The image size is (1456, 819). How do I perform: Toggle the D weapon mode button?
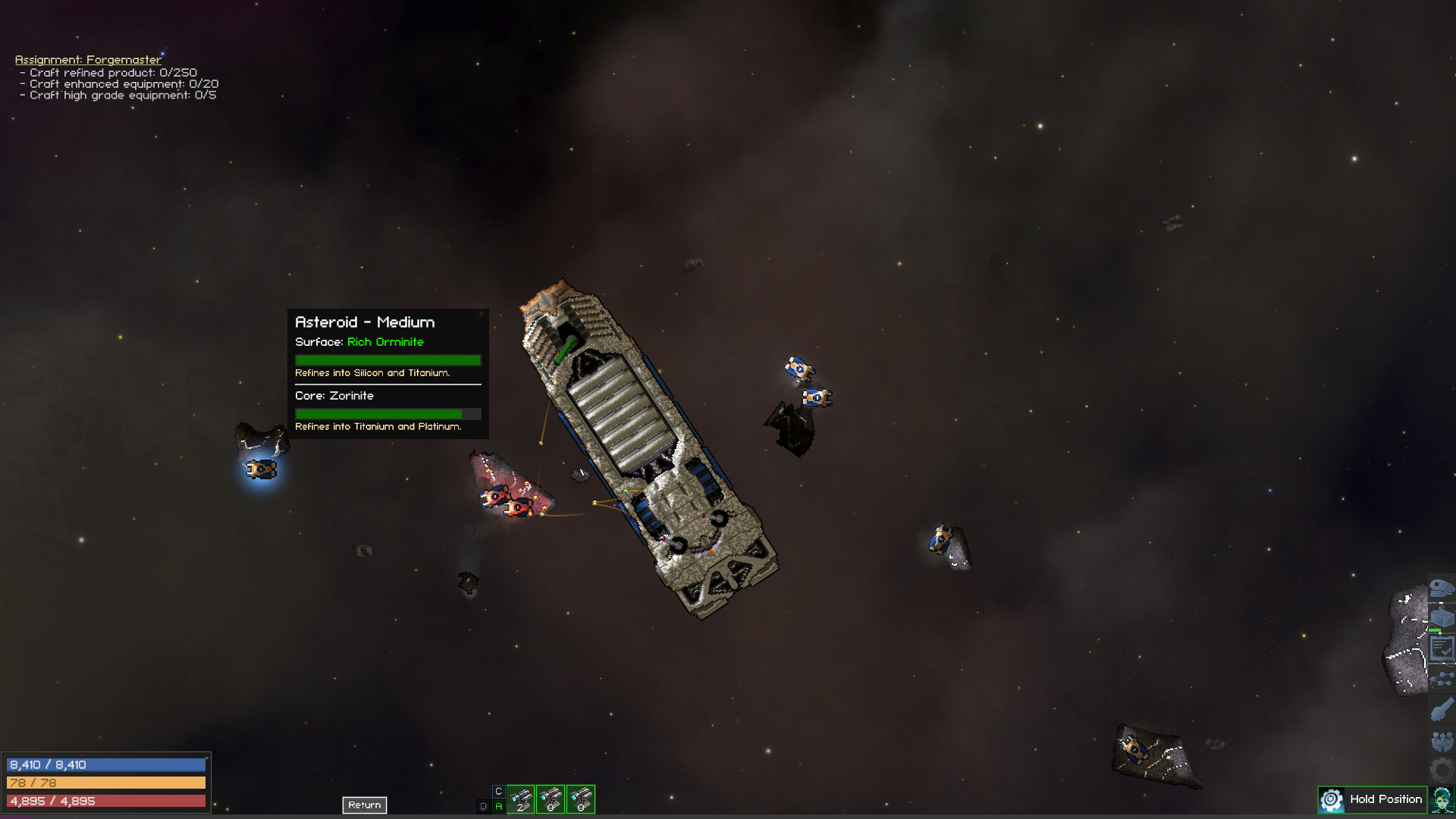(x=483, y=806)
